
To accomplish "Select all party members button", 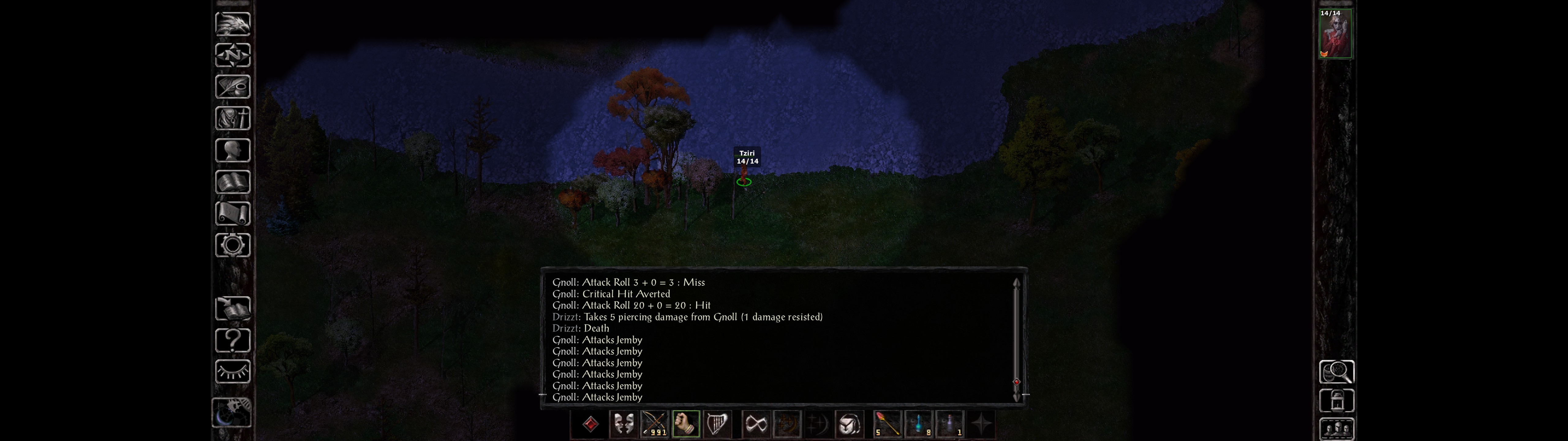I will click(1336, 429).
